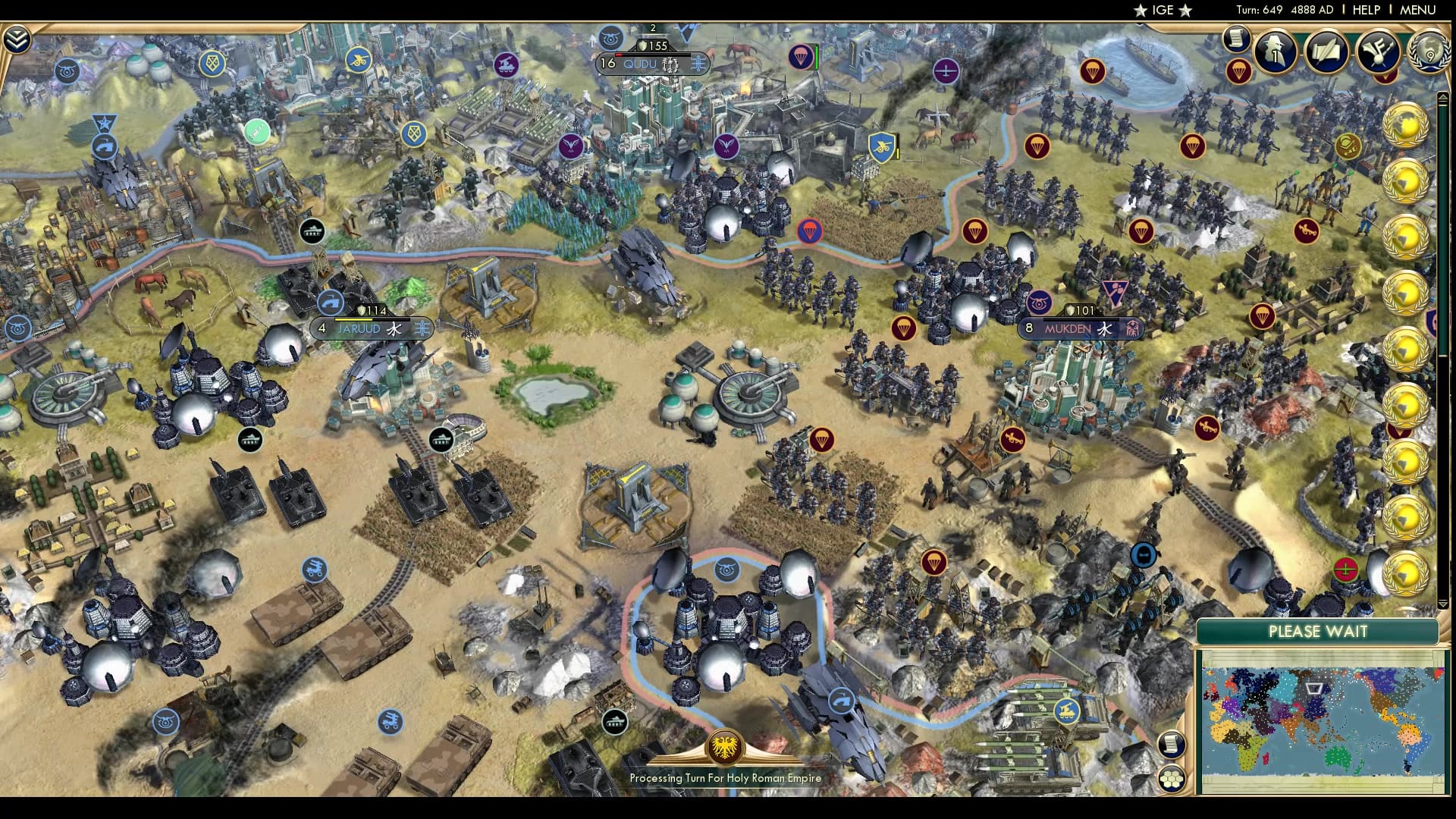Click Australia on the minimap world view

coord(1336,757)
